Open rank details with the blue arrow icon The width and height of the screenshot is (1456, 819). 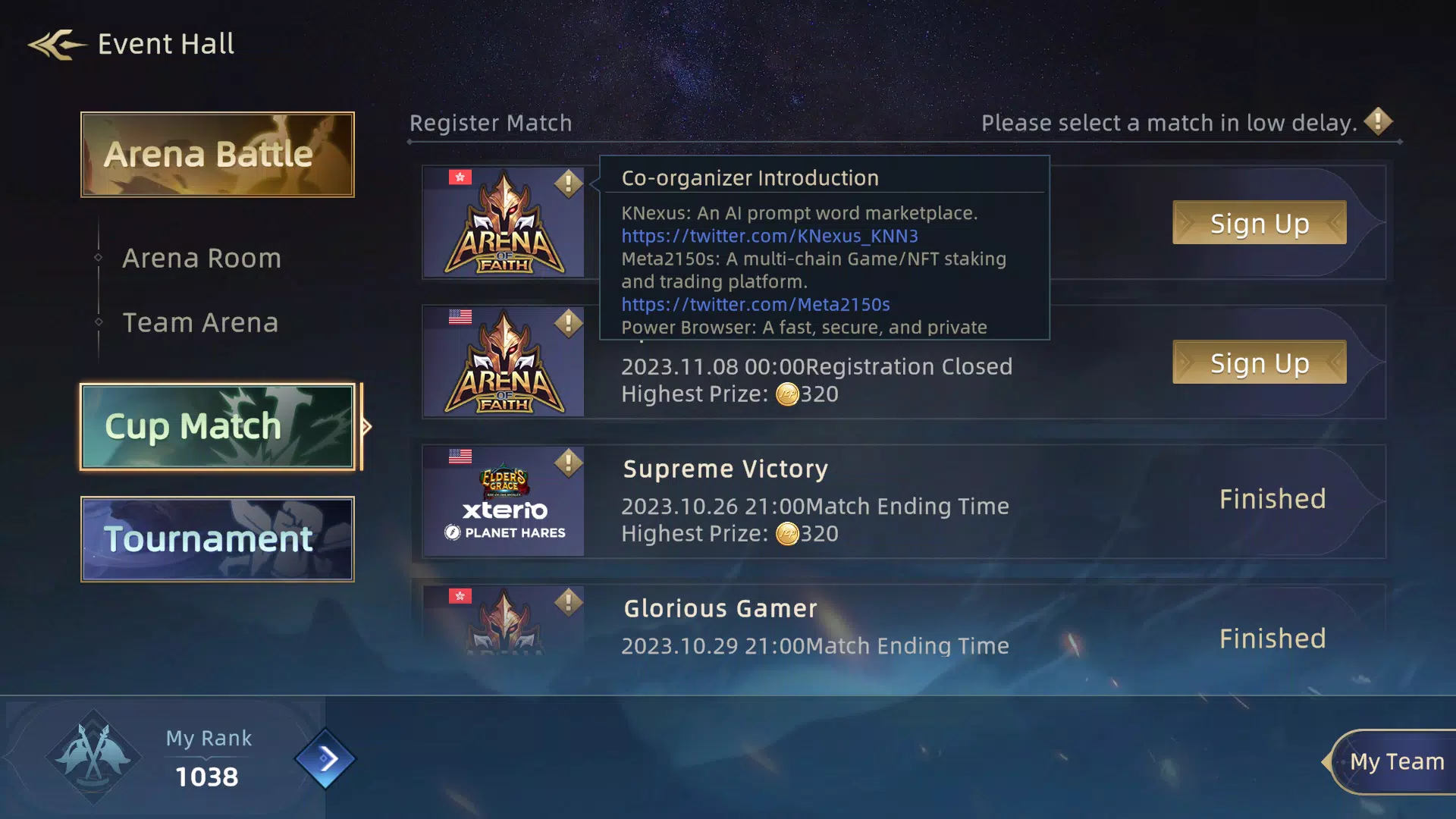[x=328, y=759]
